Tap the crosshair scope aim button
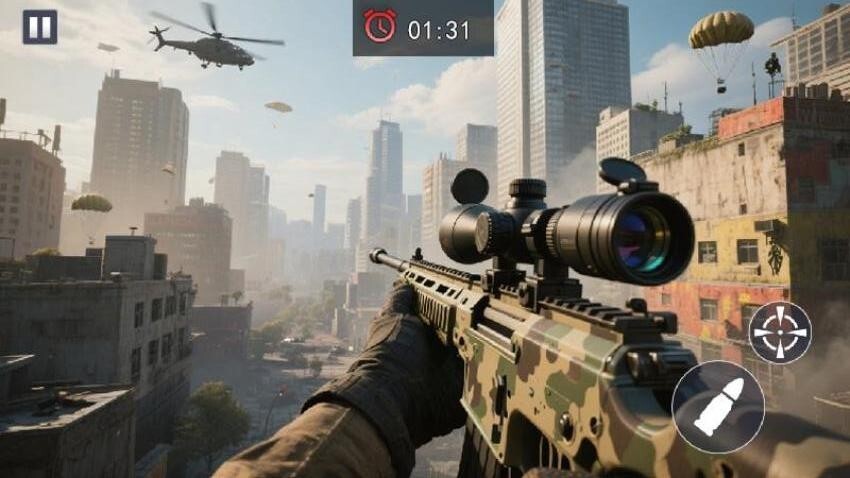 coord(780,333)
